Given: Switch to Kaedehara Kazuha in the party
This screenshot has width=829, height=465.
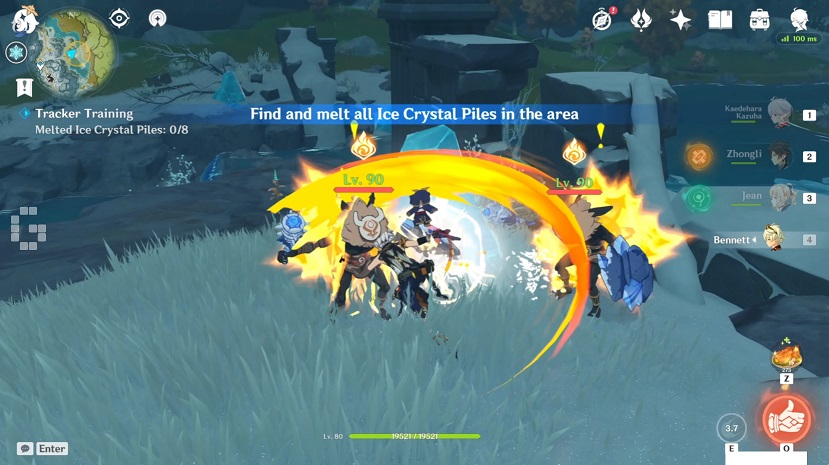Looking at the screenshot, I should [x=782, y=114].
